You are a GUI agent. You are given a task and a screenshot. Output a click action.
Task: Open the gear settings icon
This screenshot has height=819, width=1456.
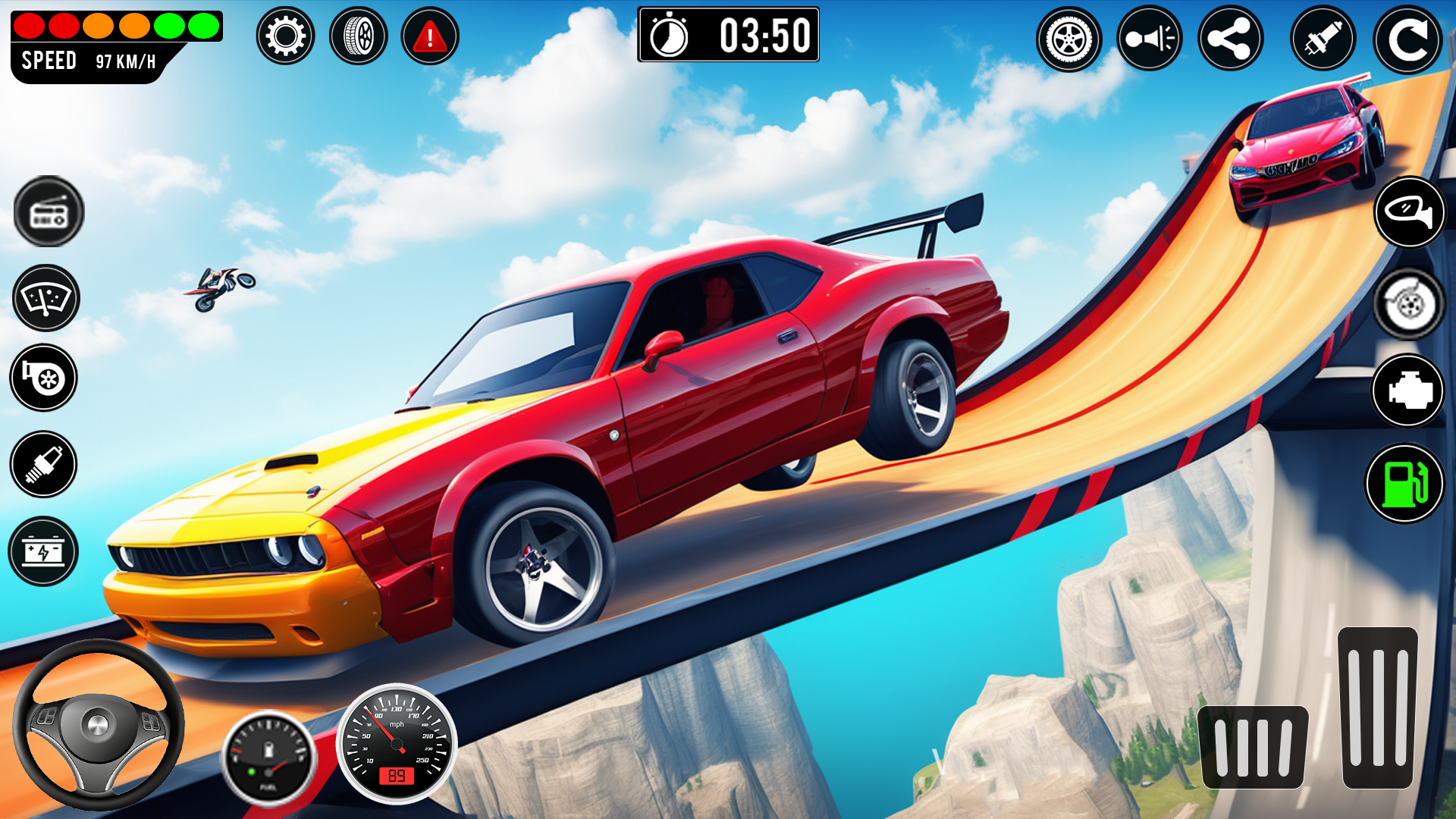click(x=285, y=36)
